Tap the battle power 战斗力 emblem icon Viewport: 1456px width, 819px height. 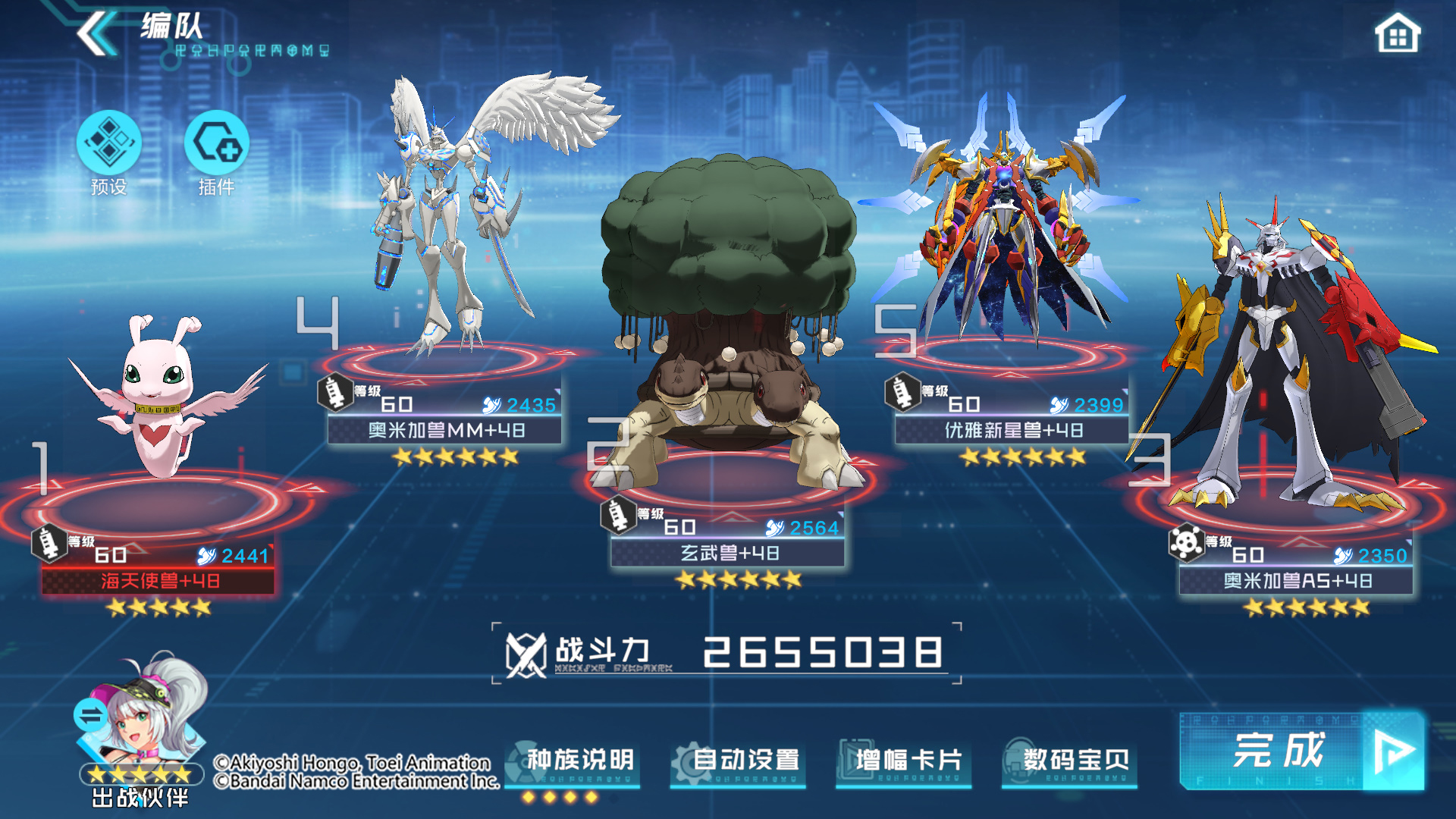pyautogui.click(x=525, y=657)
